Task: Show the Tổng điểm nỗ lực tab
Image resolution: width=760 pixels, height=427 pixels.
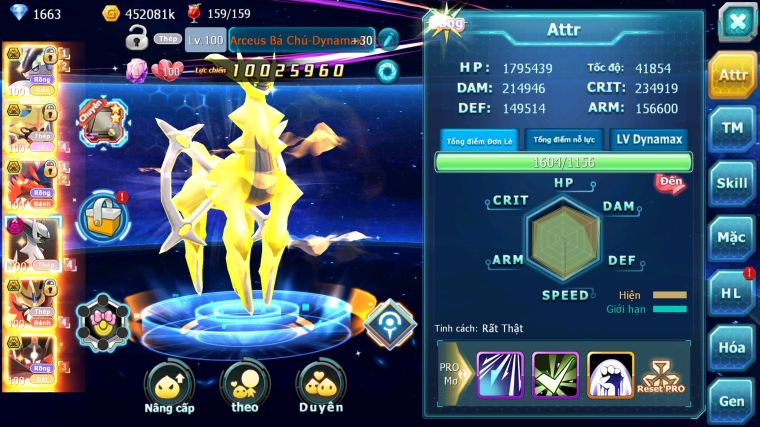Action: tap(564, 140)
